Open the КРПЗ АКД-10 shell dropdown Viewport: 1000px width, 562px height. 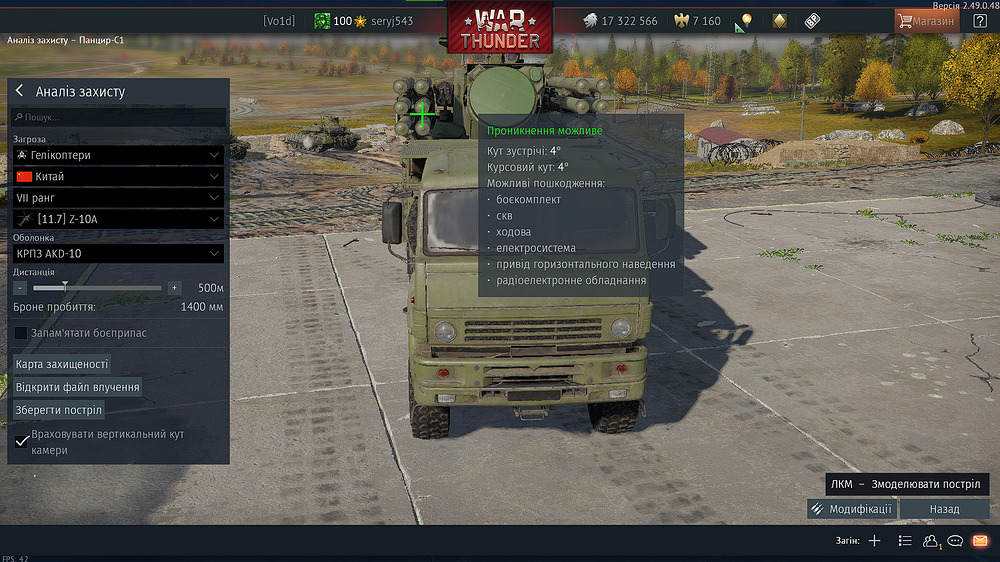pos(118,254)
